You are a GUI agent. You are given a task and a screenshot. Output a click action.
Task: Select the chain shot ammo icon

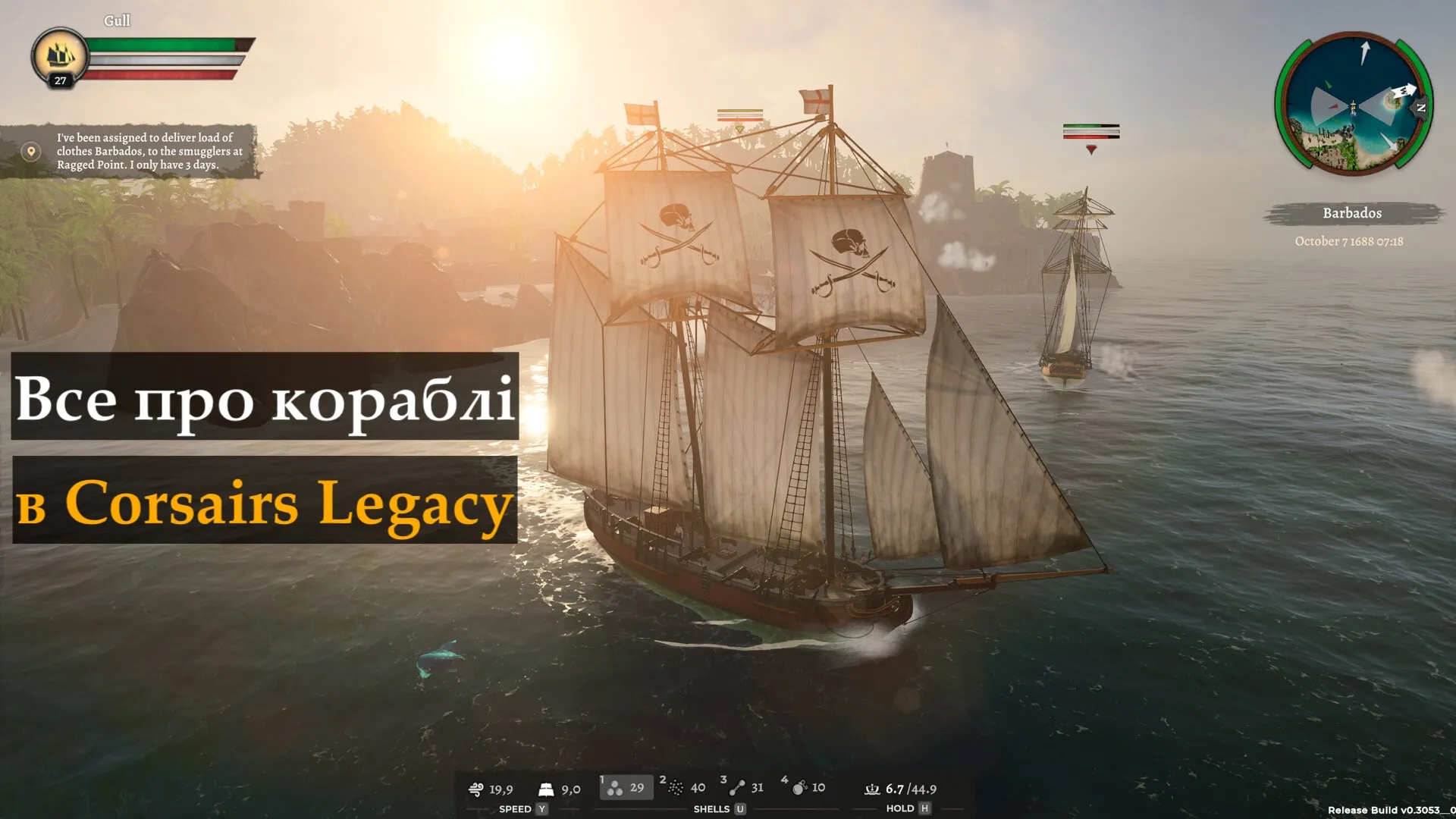coord(736,788)
